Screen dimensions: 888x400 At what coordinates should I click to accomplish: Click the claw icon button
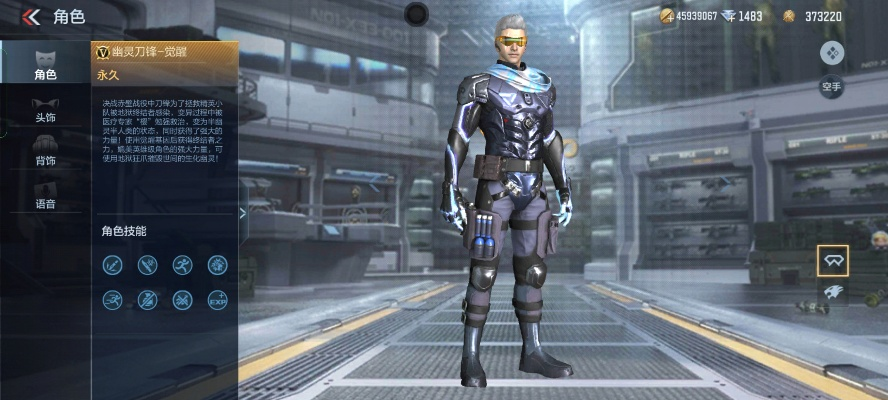(832, 292)
